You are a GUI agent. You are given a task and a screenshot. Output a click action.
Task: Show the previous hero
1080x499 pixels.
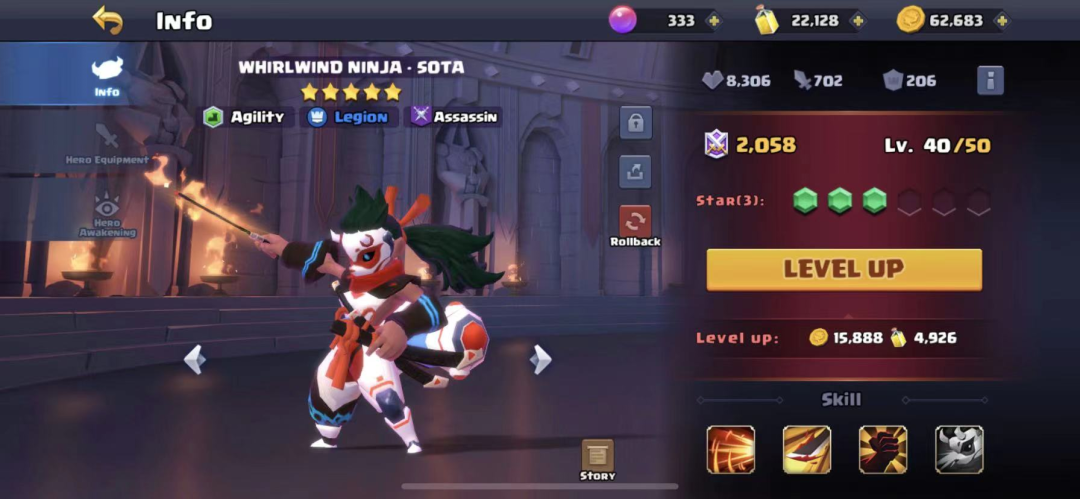195,359
